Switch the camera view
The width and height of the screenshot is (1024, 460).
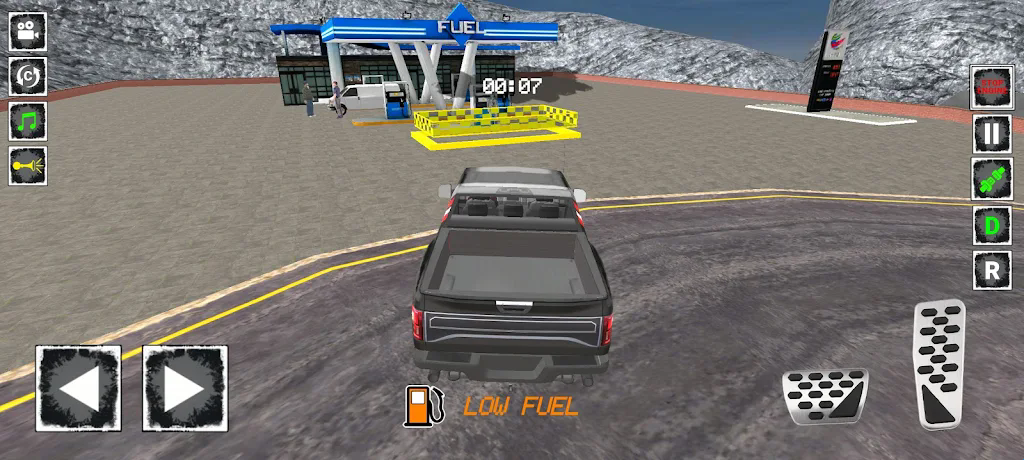coord(28,31)
